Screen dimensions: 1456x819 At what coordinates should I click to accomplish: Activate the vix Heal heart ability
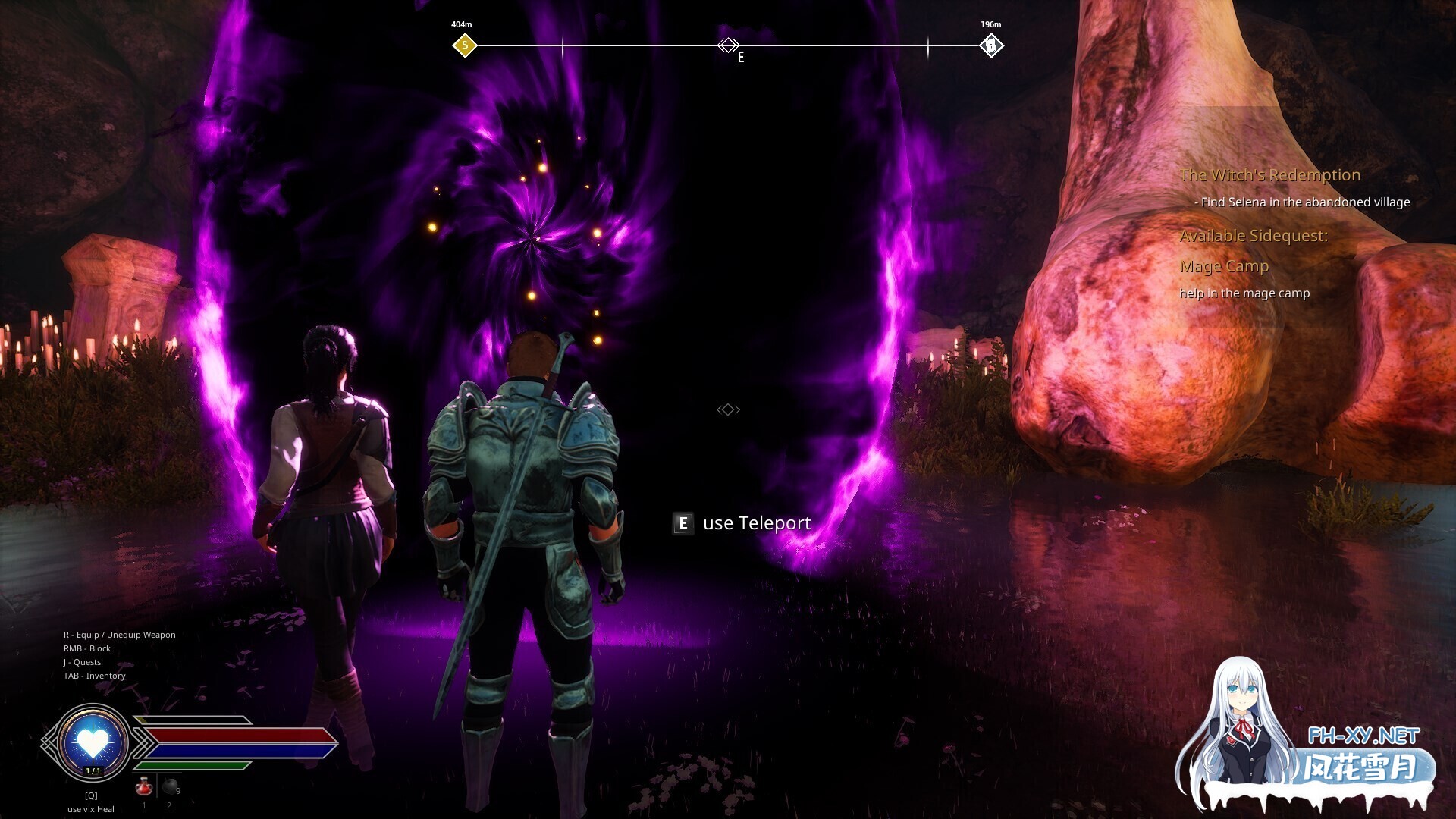pos(93,741)
